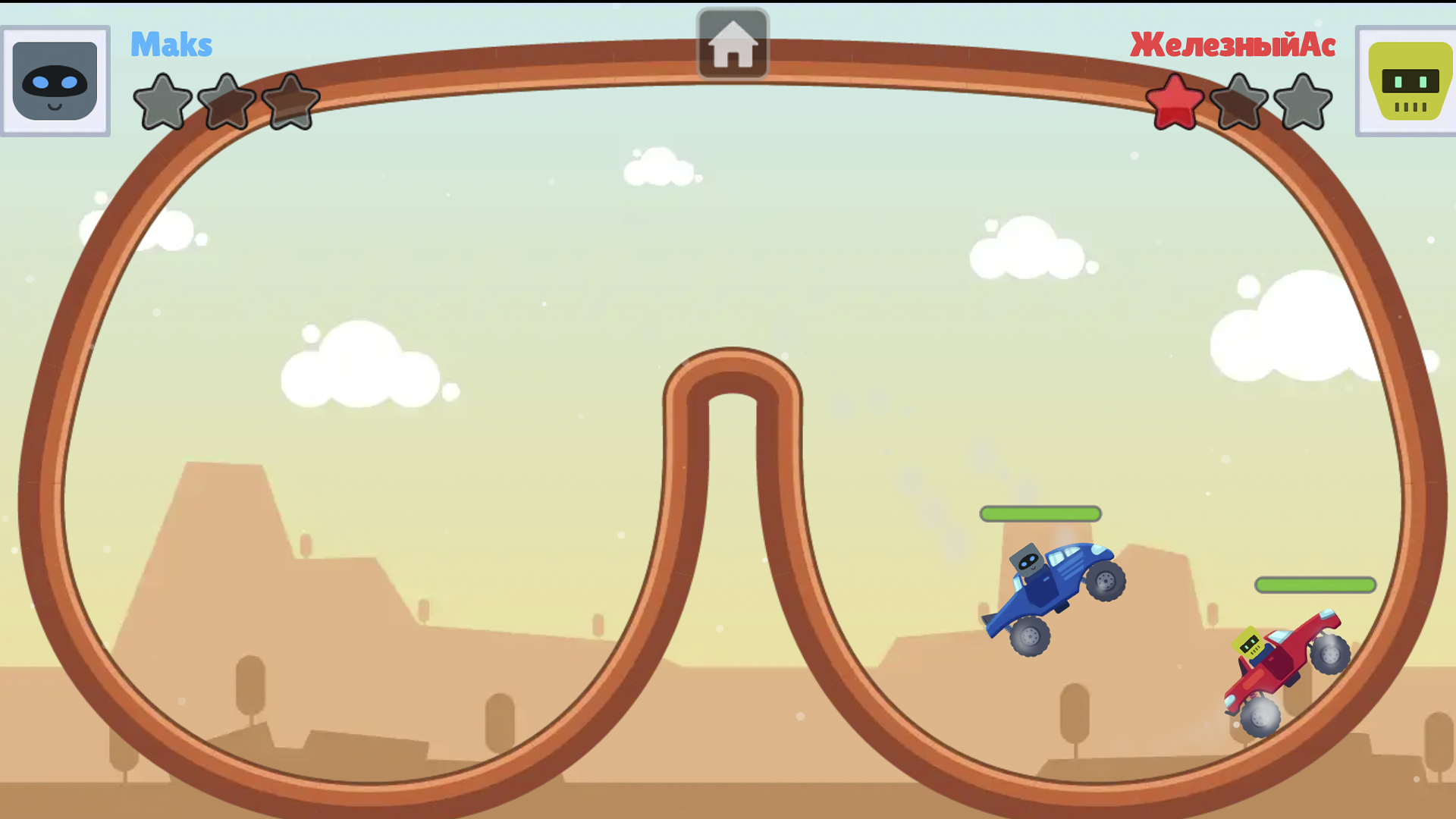Click Maks's avatar frame on the left
This screenshot has height=819, width=1456.
[x=54, y=81]
